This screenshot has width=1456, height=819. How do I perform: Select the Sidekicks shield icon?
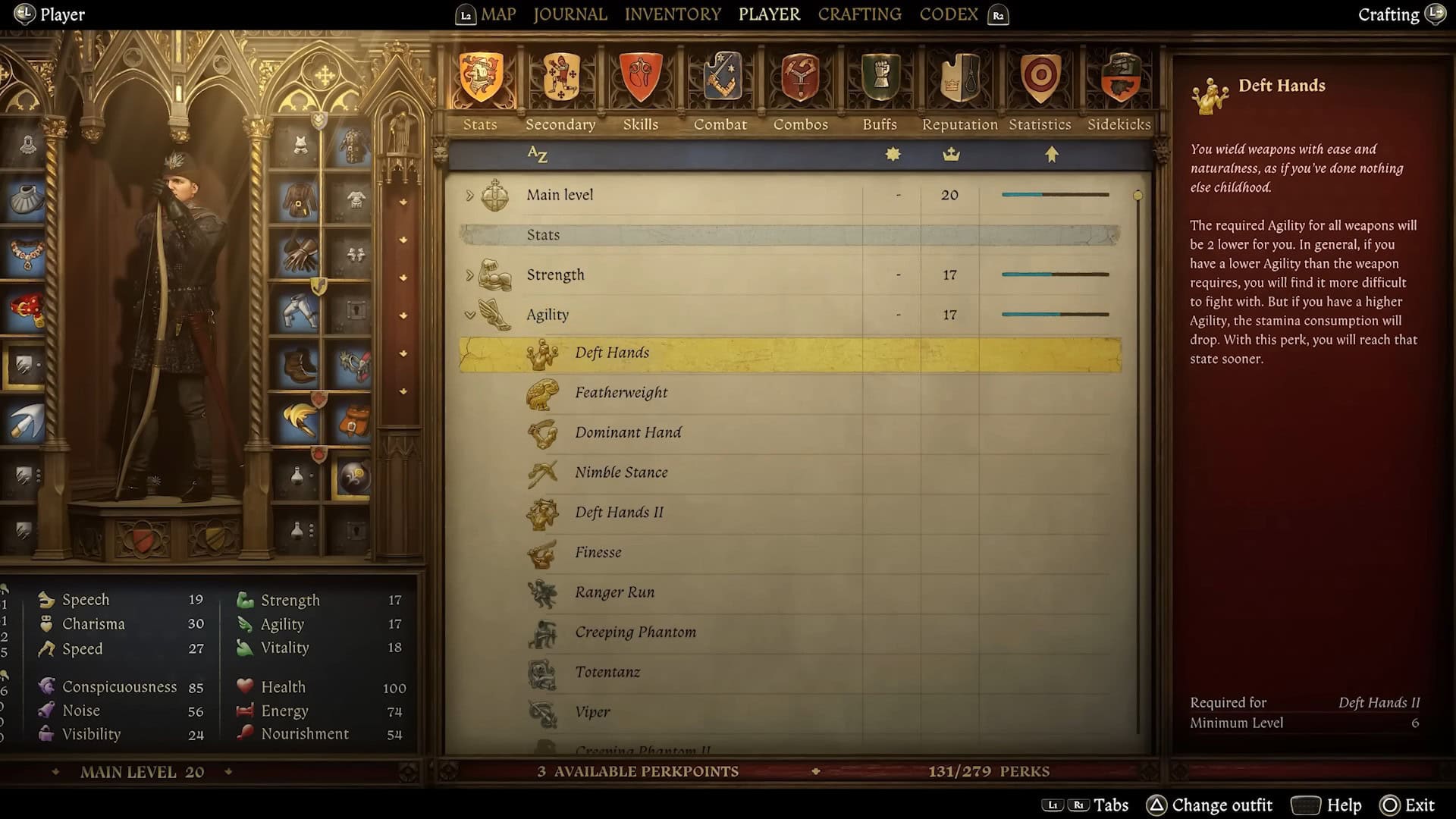point(1119,76)
